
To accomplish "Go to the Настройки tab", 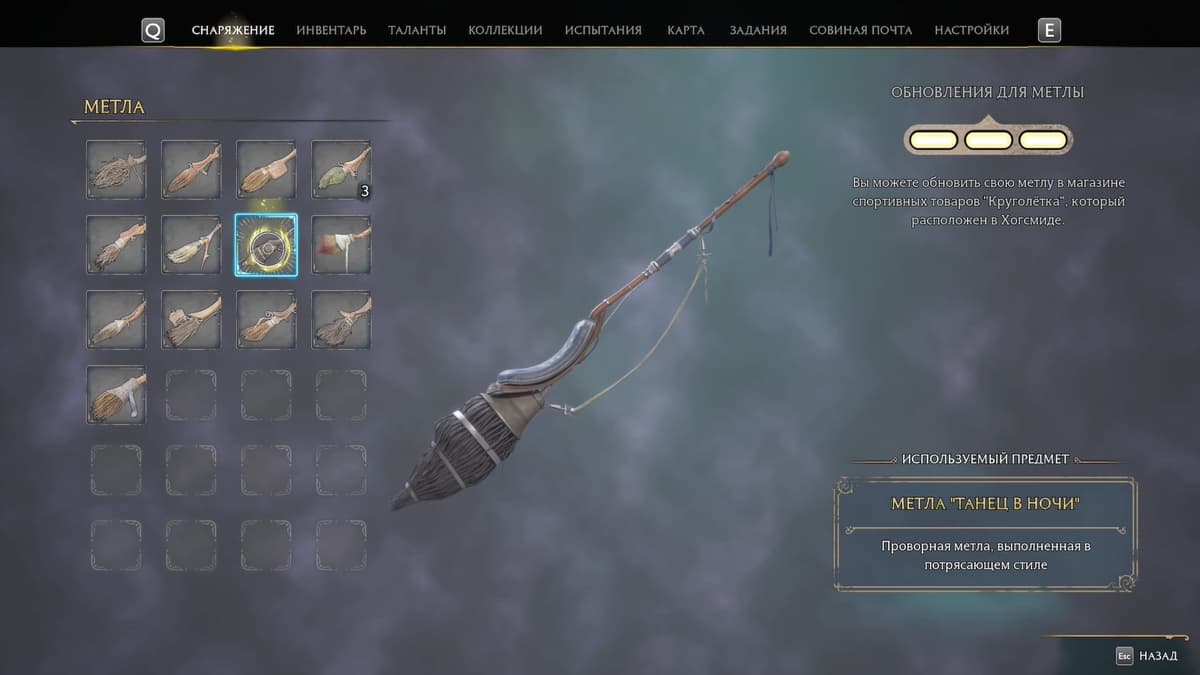I will click(971, 30).
